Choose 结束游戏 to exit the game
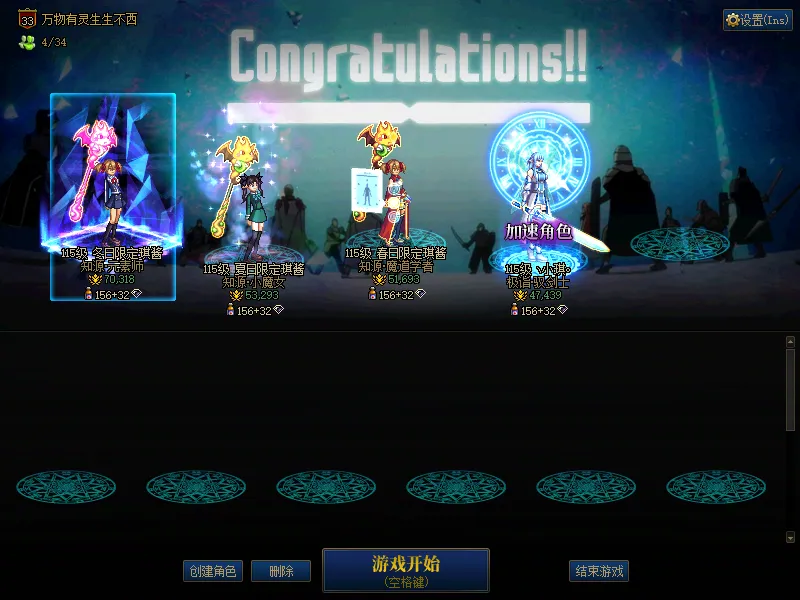Image resolution: width=800 pixels, height=600 pixels. tap(599, 571)
